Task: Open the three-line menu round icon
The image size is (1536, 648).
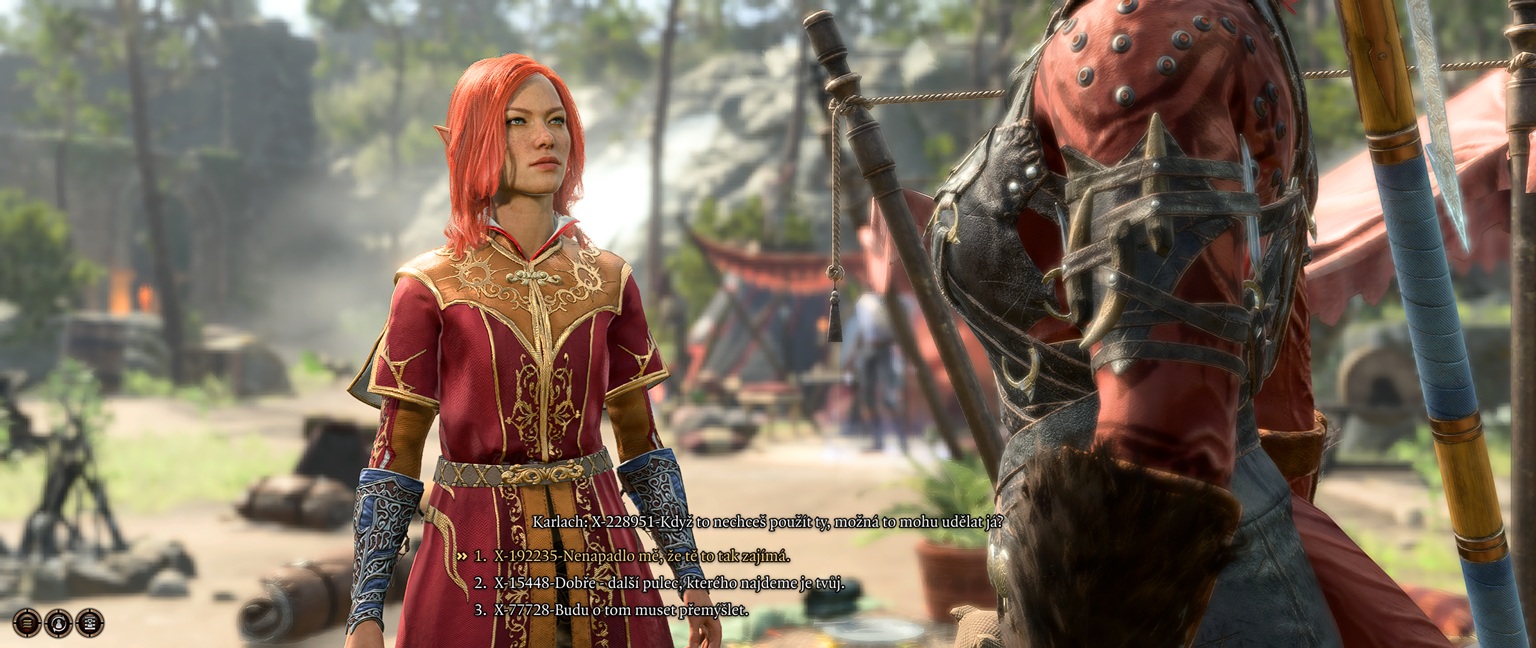Action: click(x=27, y=622)
